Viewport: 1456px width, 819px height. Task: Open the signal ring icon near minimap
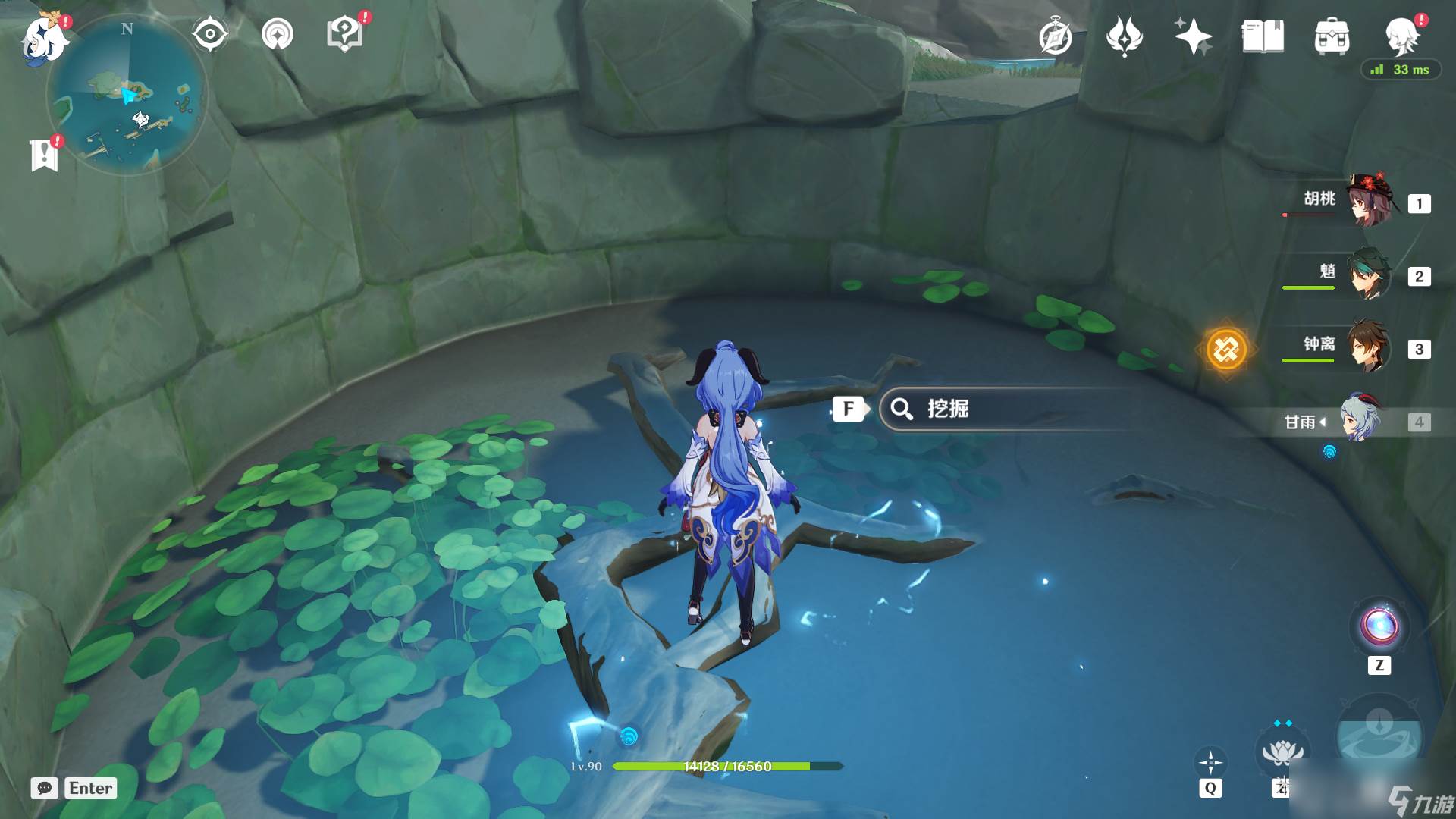point(278,35)
